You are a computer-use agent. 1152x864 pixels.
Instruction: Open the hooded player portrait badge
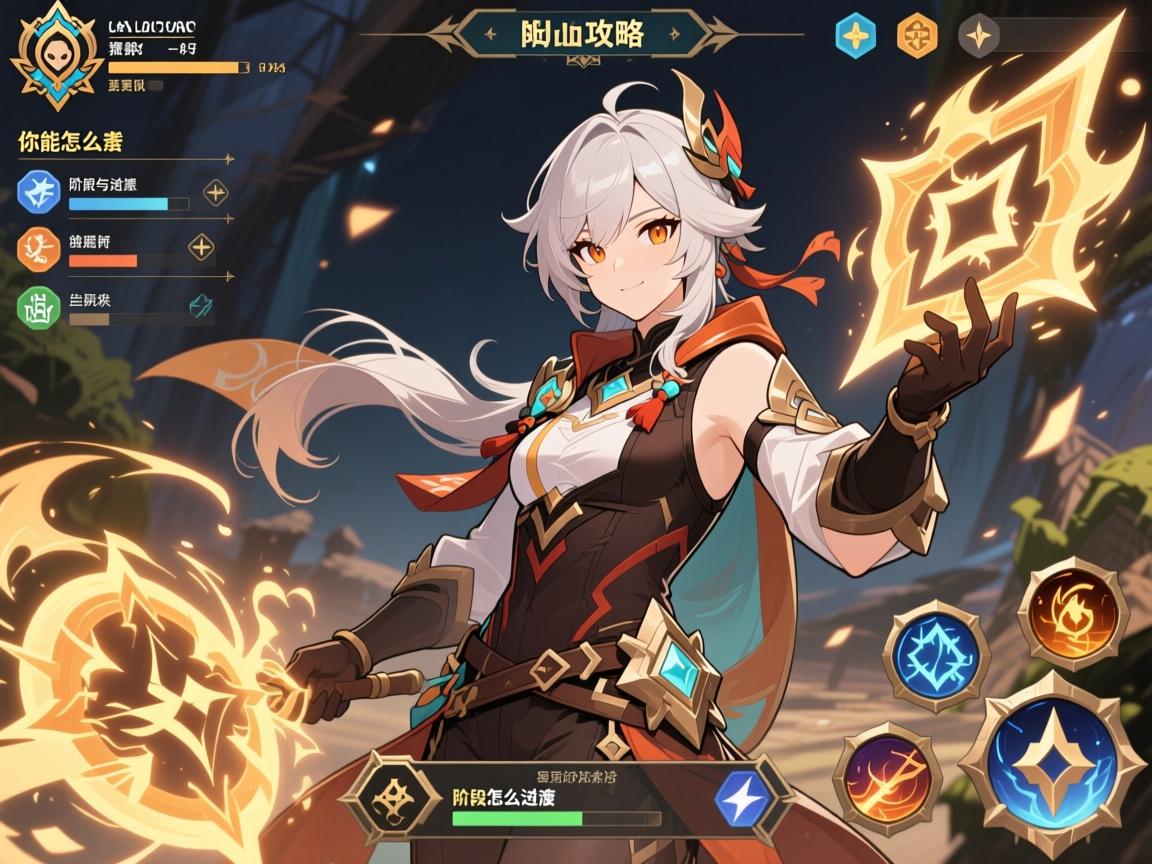58,56
